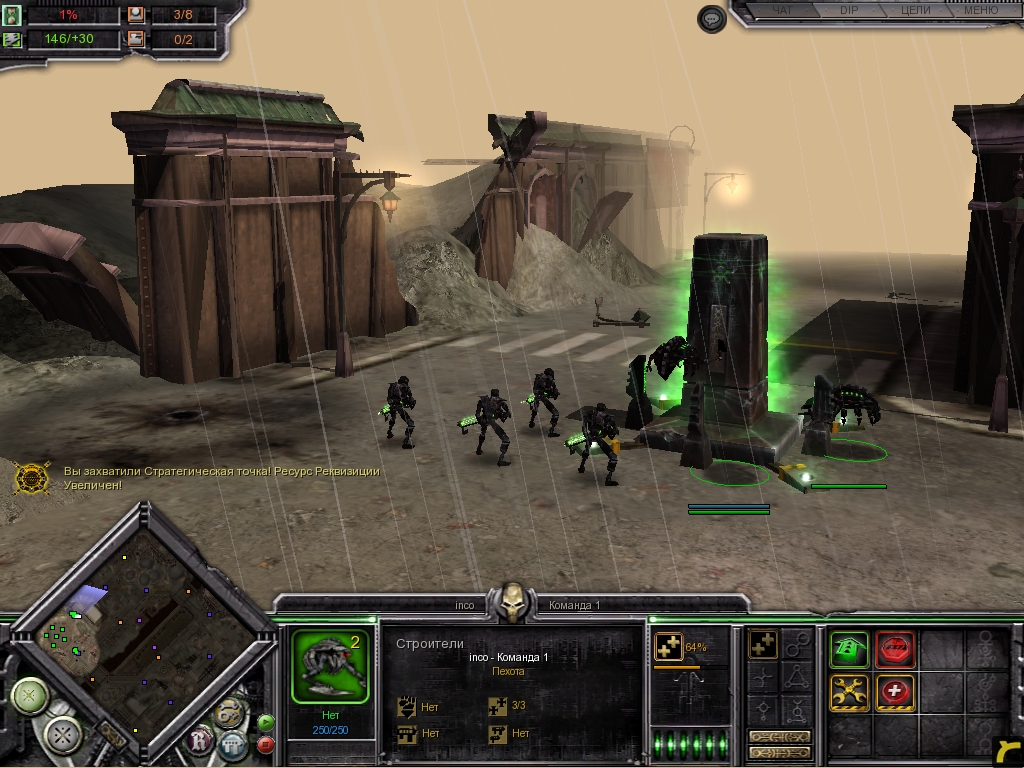Click the red stop command icon
The height and width of the screenshot is (768, 1024).
pos(895,650)
